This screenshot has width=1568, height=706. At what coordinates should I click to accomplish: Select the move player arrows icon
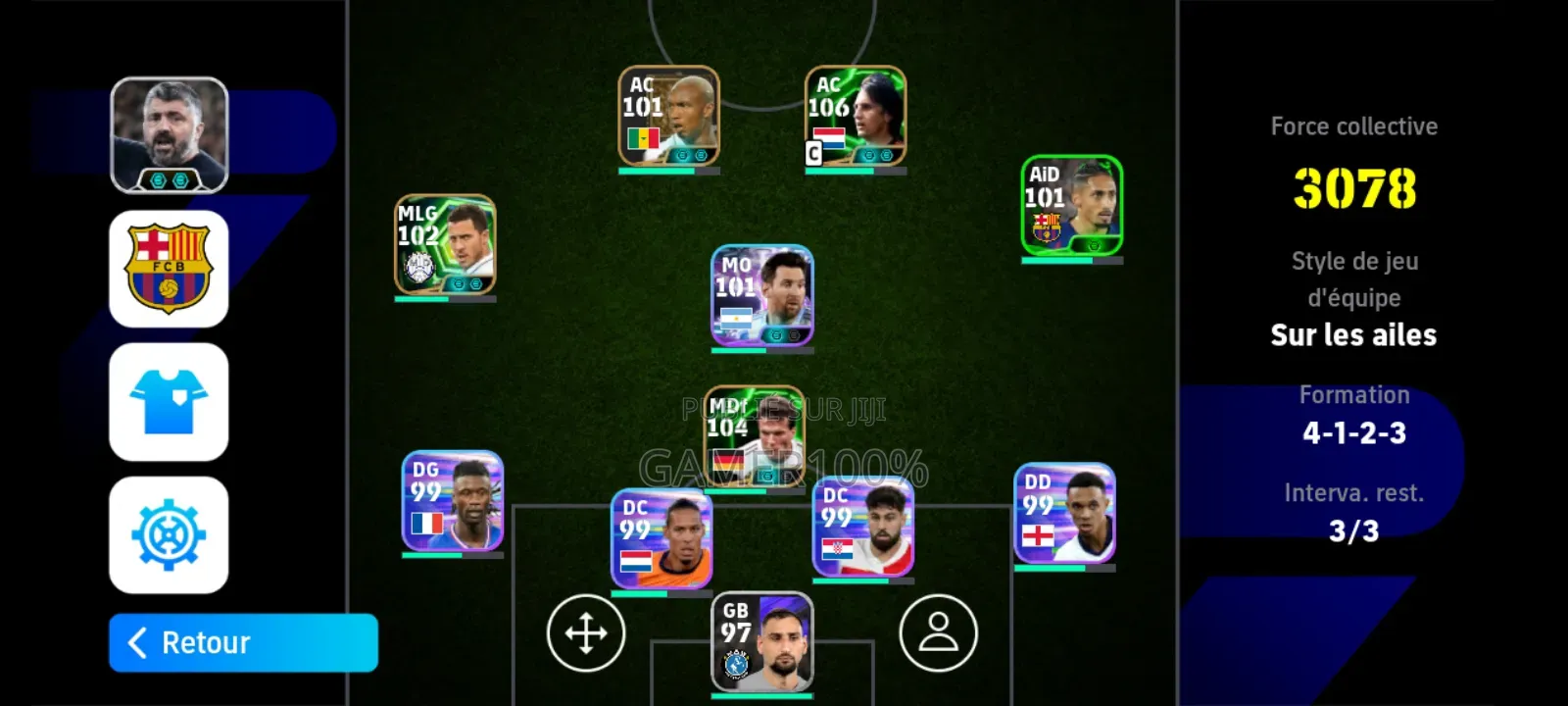(585, 633)
